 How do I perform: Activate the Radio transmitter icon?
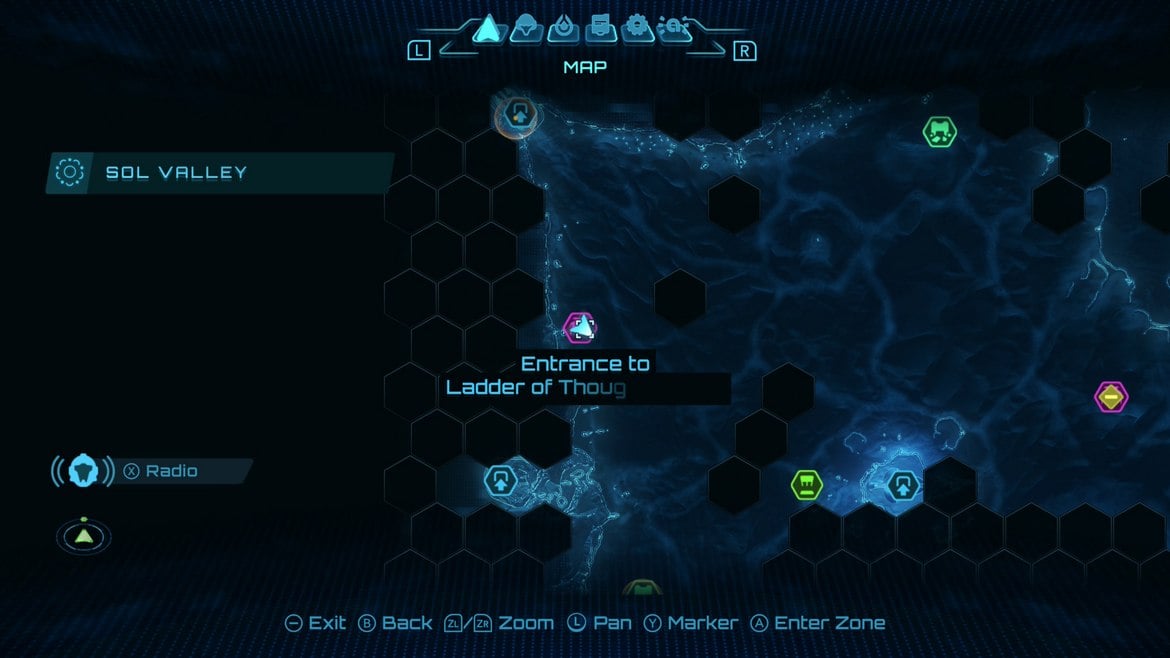tap(83, 470)
